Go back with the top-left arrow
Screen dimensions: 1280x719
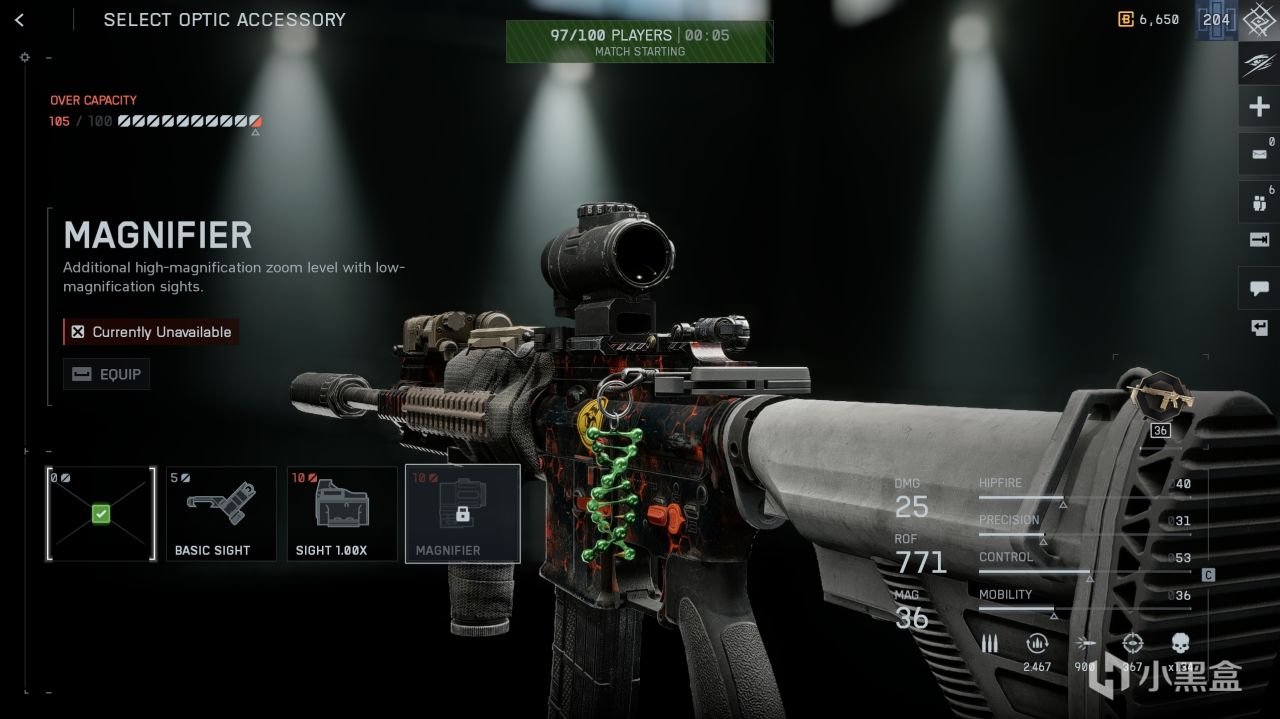[x=20, y=20]
